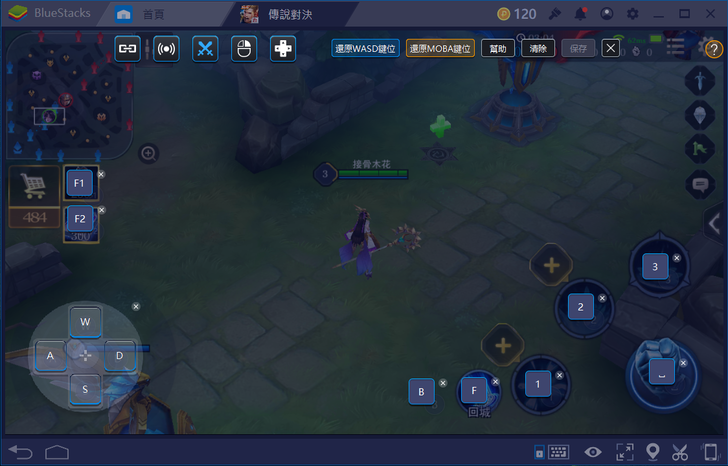The width and height of the screenshot is (728, 466).
Task: Click the Android back arrow button
Action: click(x=21, y=451)
